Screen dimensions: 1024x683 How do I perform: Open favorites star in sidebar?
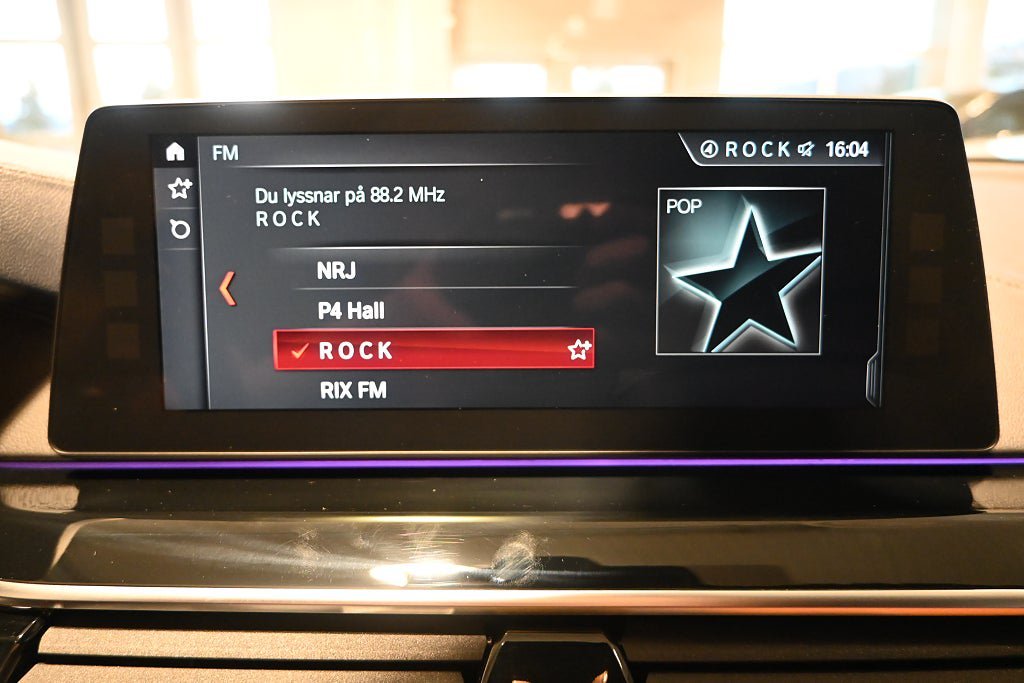click(x=179, y=188)
